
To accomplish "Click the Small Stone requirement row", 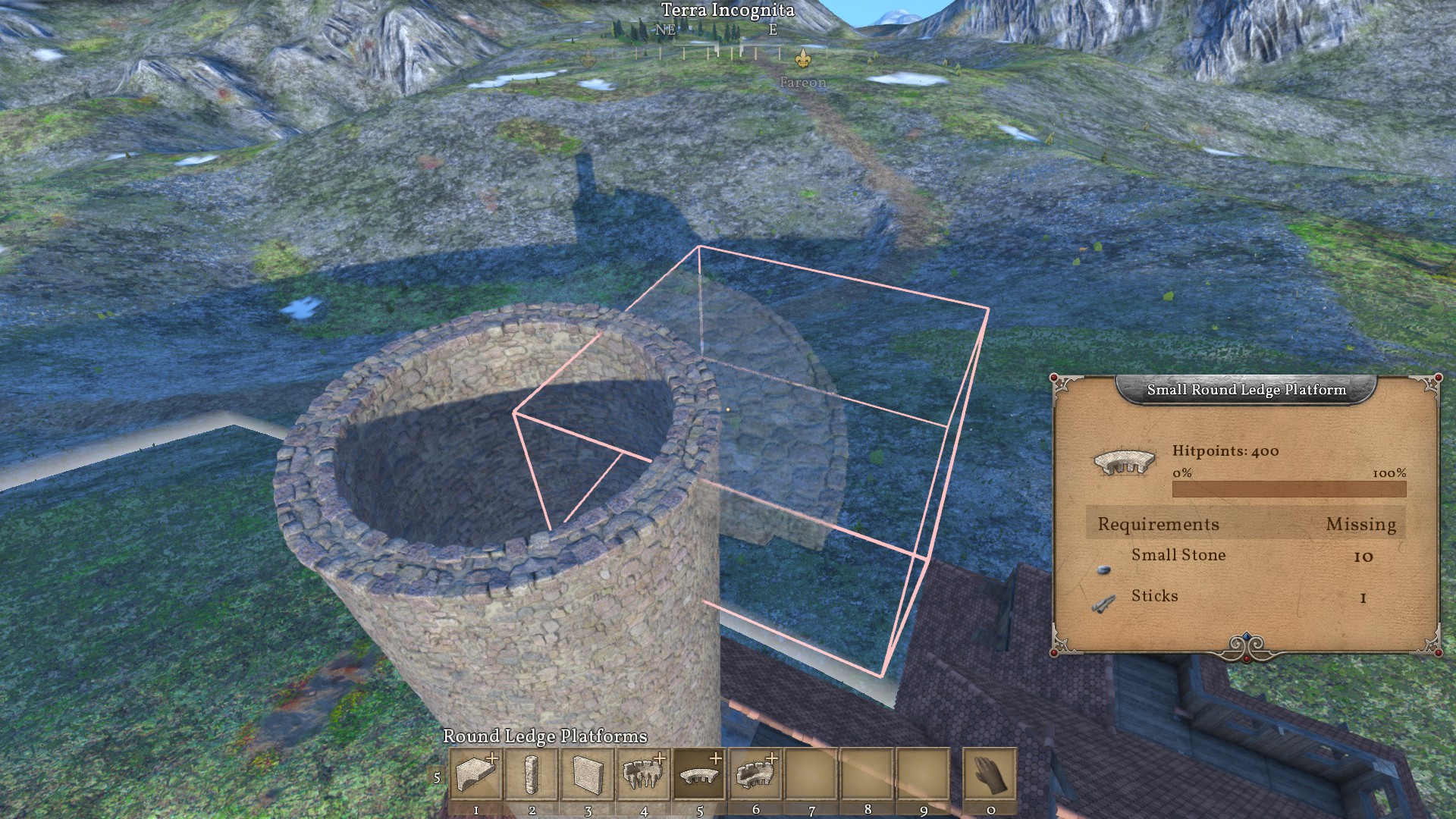I will point(1245,557).
